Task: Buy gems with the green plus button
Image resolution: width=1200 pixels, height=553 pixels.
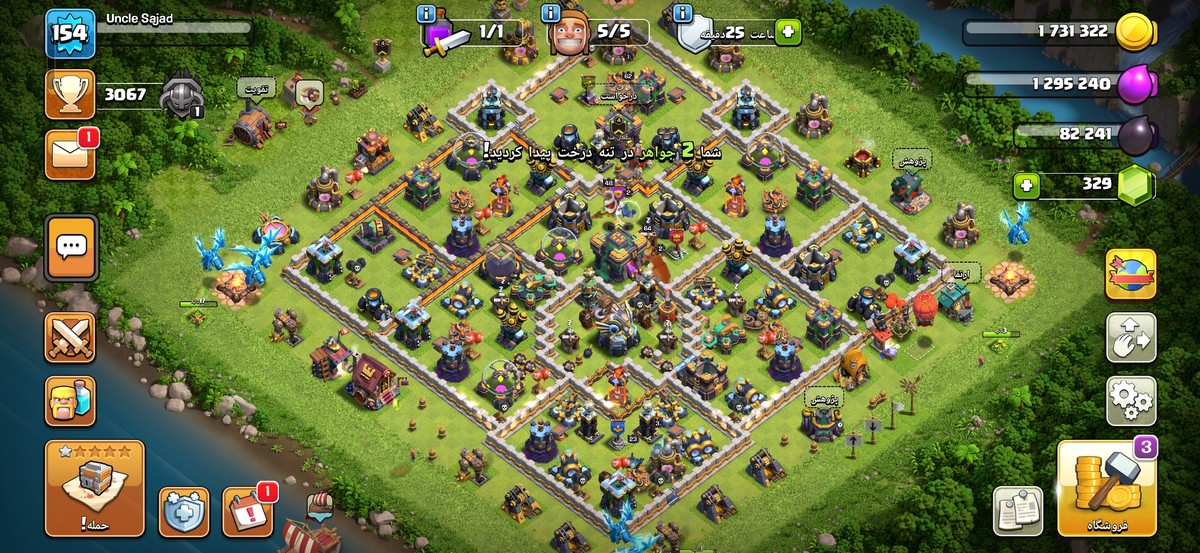Action: point(1025,185)
